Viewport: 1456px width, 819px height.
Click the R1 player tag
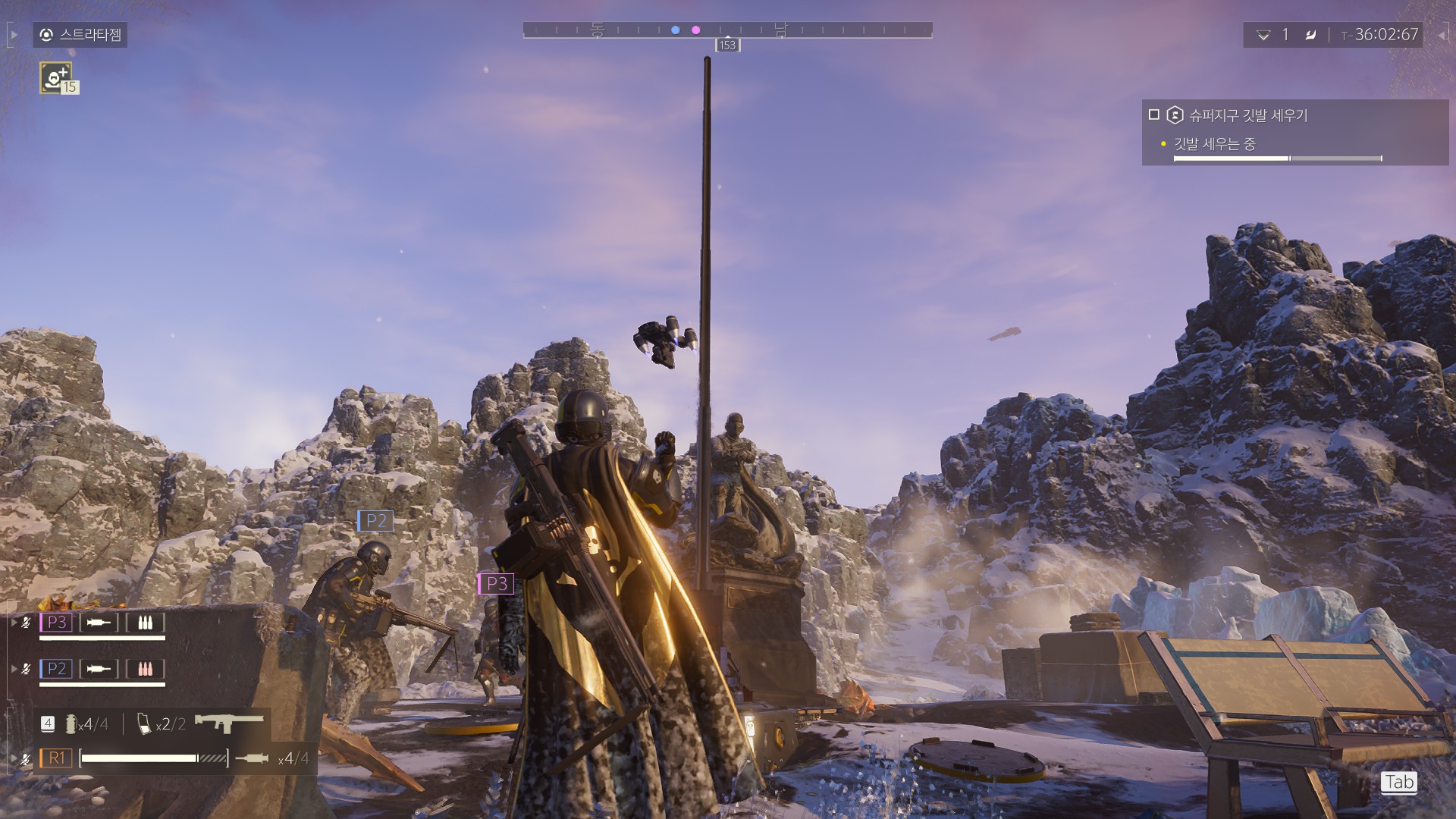pos(57,758)
